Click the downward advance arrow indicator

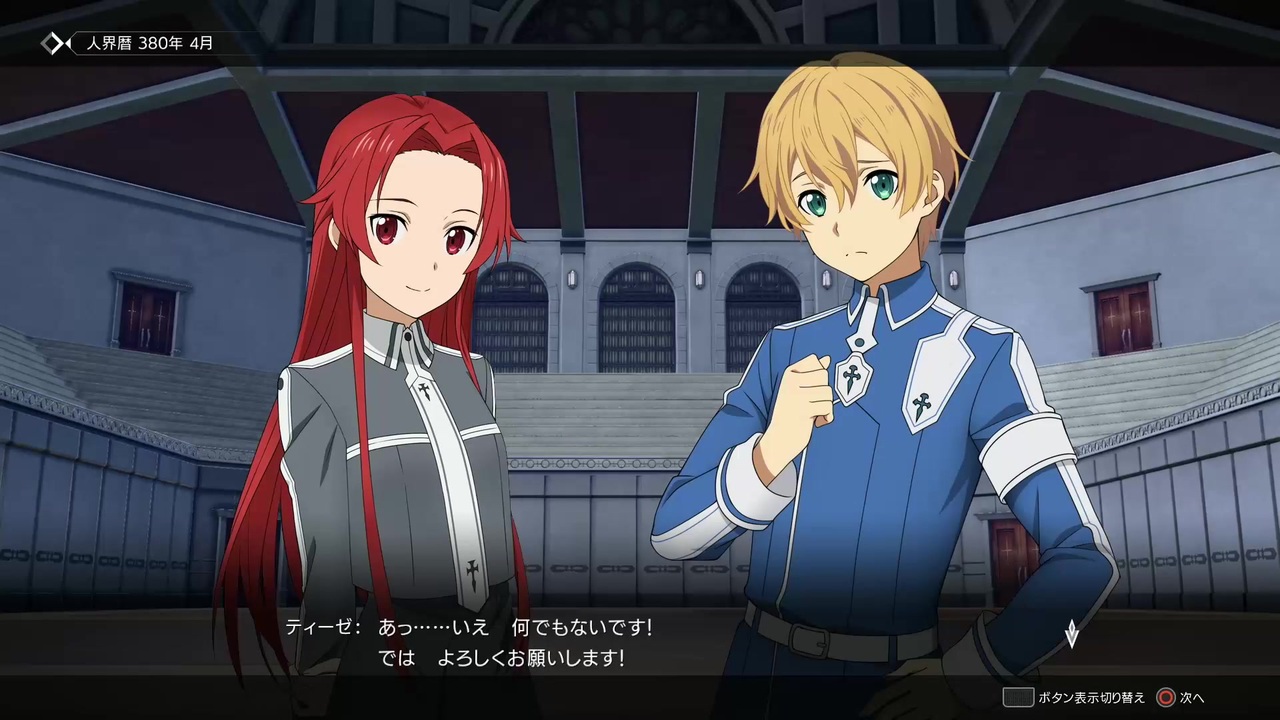(x=1070, y=634)
